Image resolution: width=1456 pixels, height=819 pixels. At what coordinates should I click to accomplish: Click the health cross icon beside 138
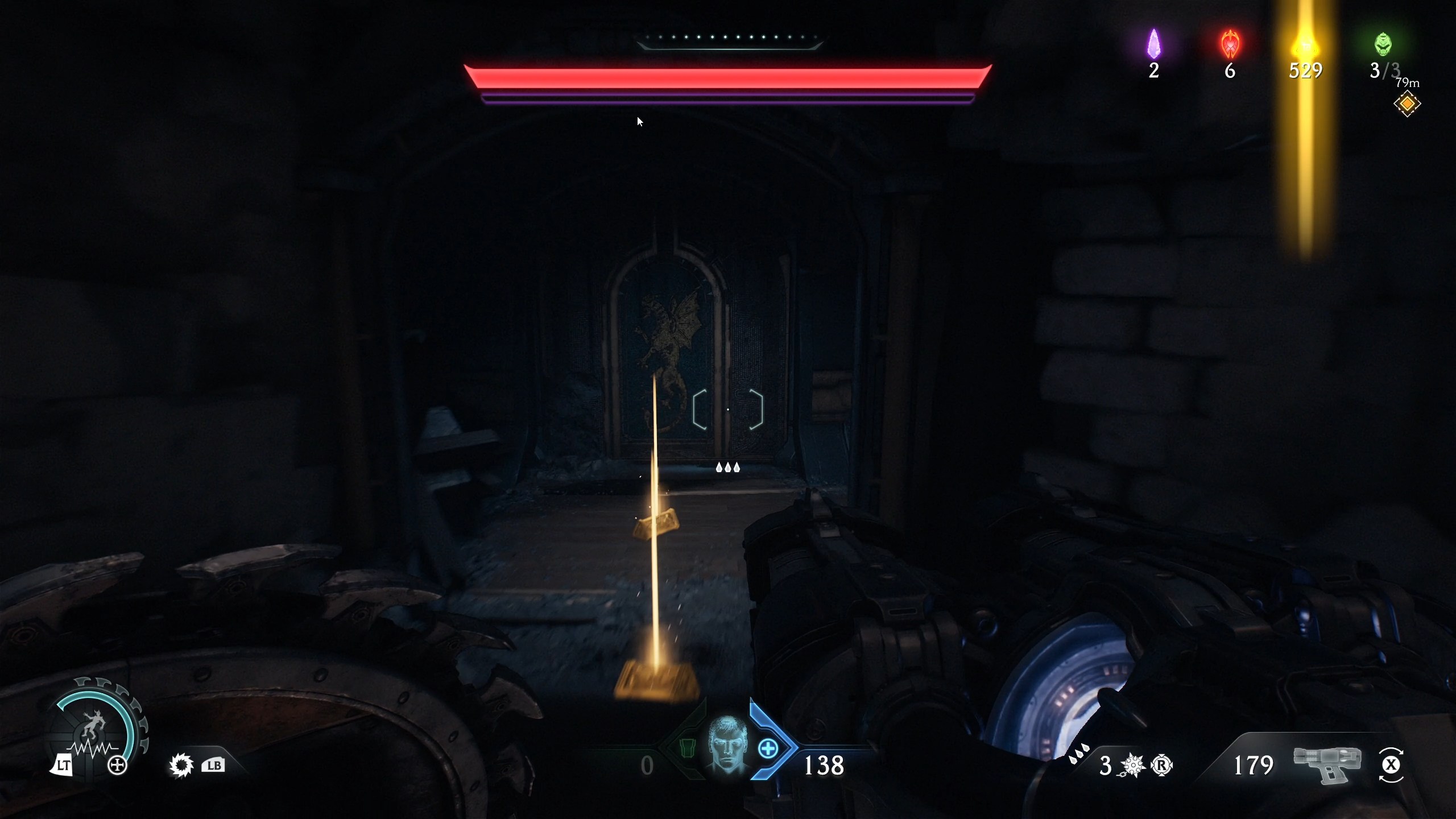click(769, 749)
